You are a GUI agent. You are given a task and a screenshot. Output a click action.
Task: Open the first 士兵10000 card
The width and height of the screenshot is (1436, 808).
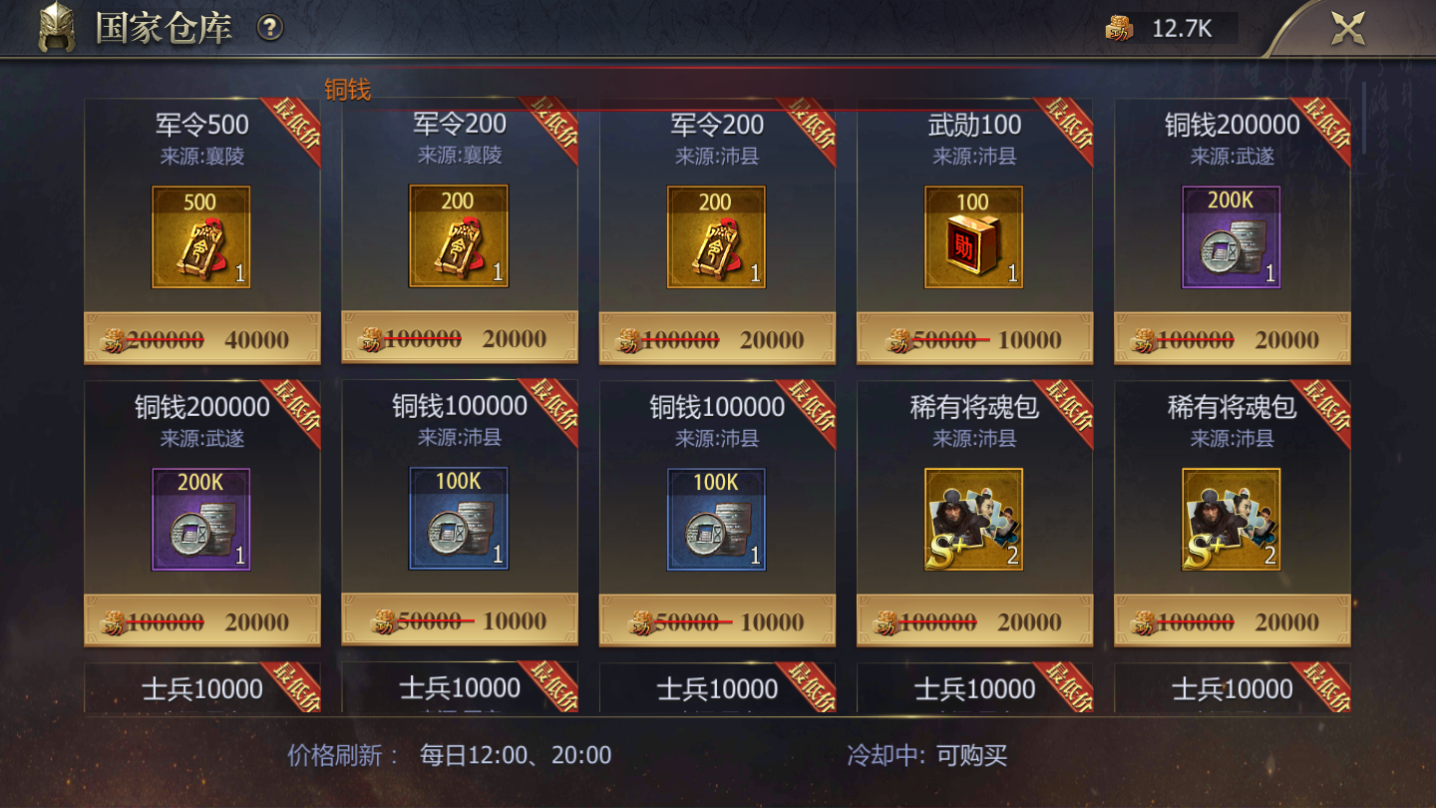[200, 689]
